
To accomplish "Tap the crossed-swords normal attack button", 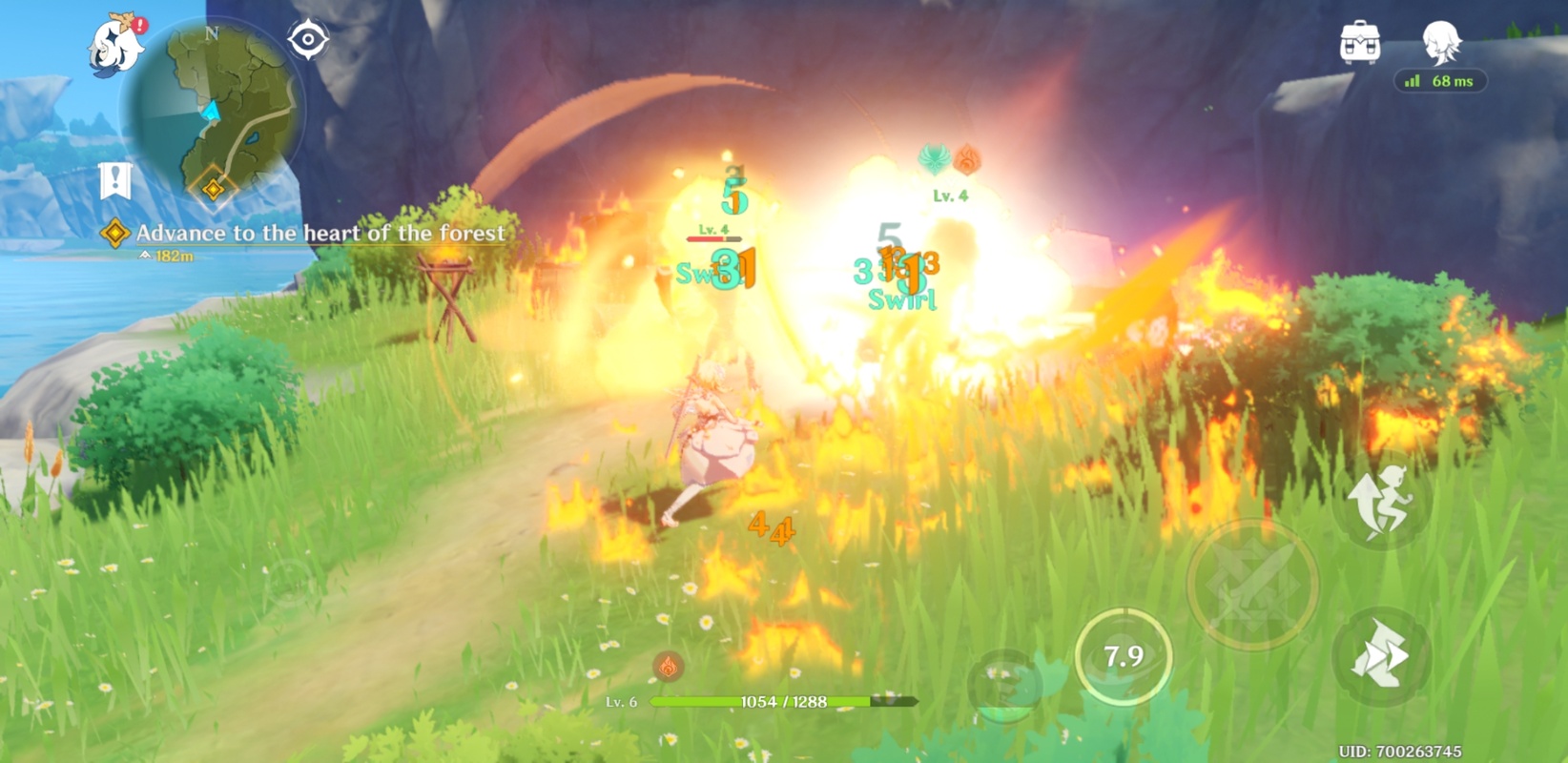I will click(1252, 585).
